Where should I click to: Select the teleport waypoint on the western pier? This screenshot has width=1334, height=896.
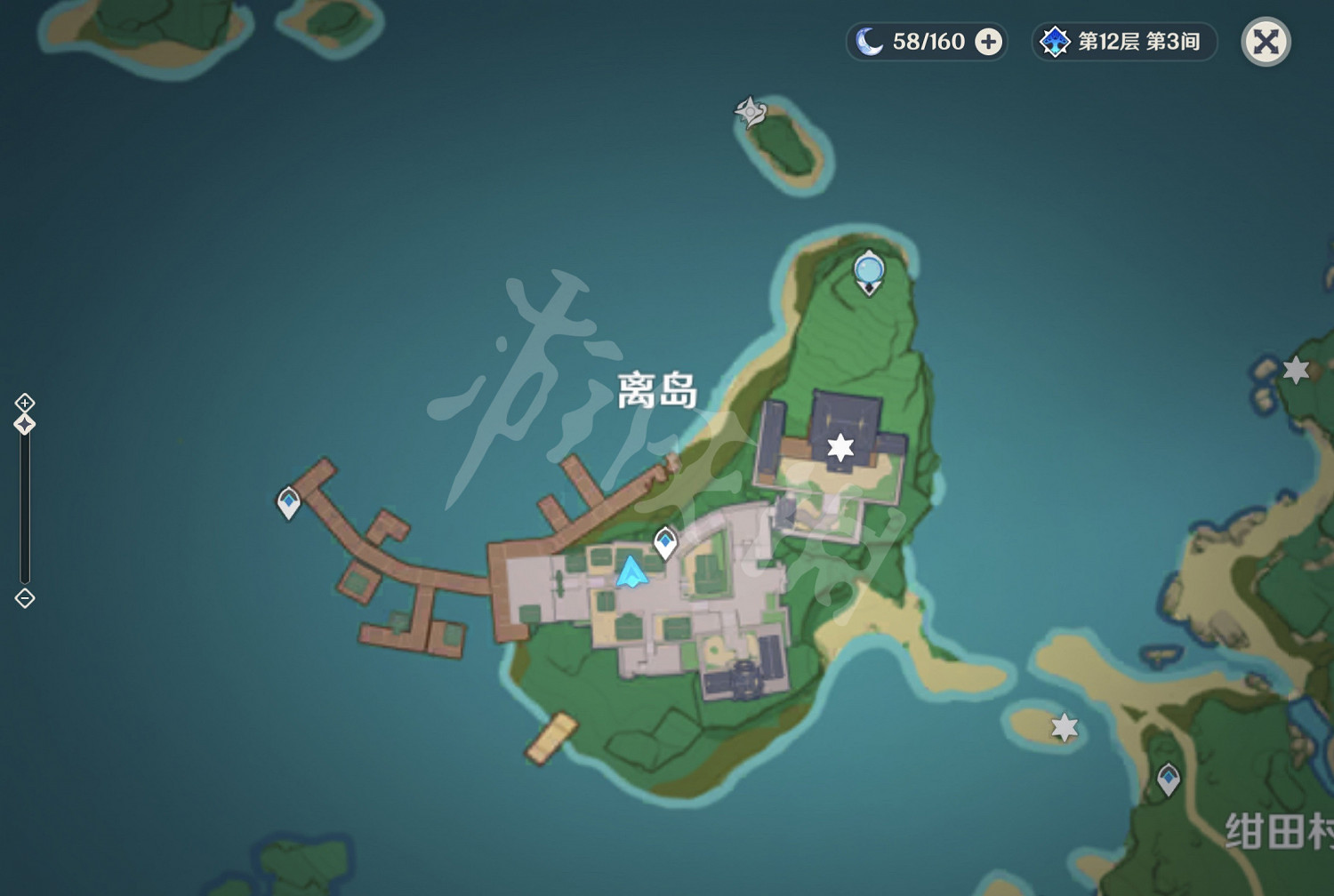pyautogui.click(x=288, y=503)
